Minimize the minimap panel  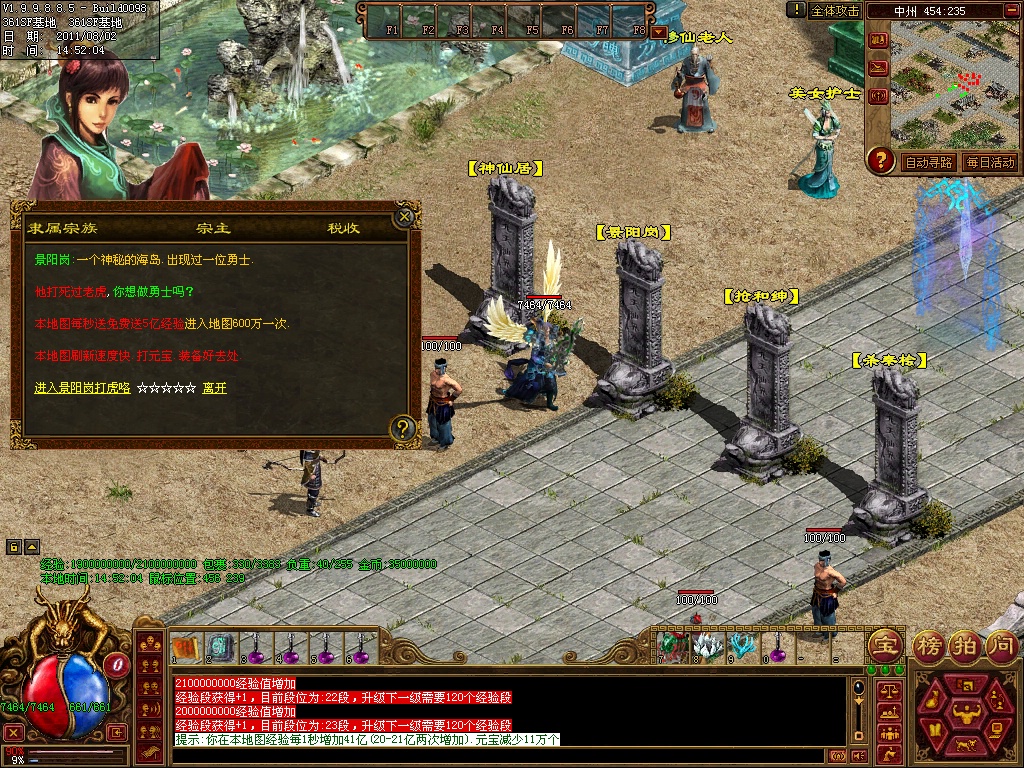[x=1011, y=10]
